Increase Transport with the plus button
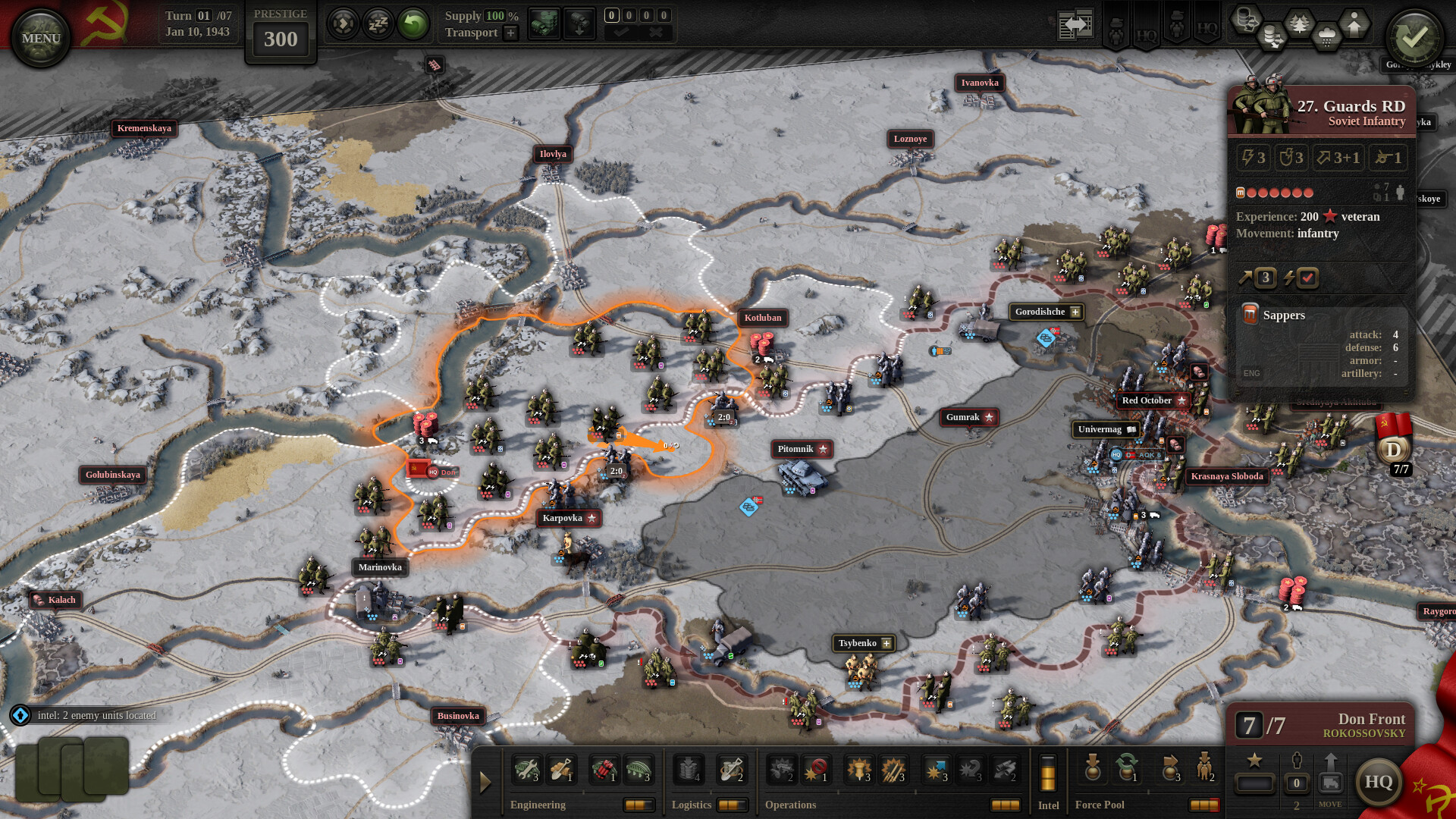Screen dimensions: 1456x819 pos(510,33)
